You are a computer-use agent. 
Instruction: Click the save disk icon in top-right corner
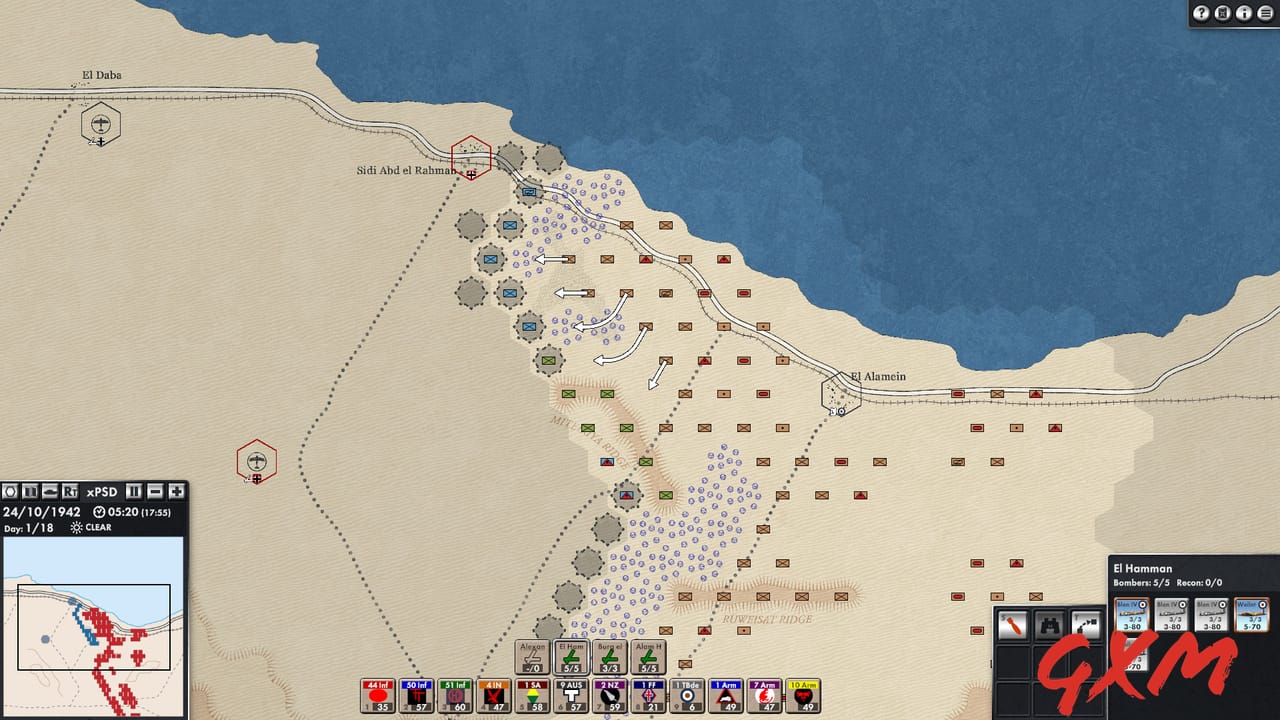[1221, 13]
